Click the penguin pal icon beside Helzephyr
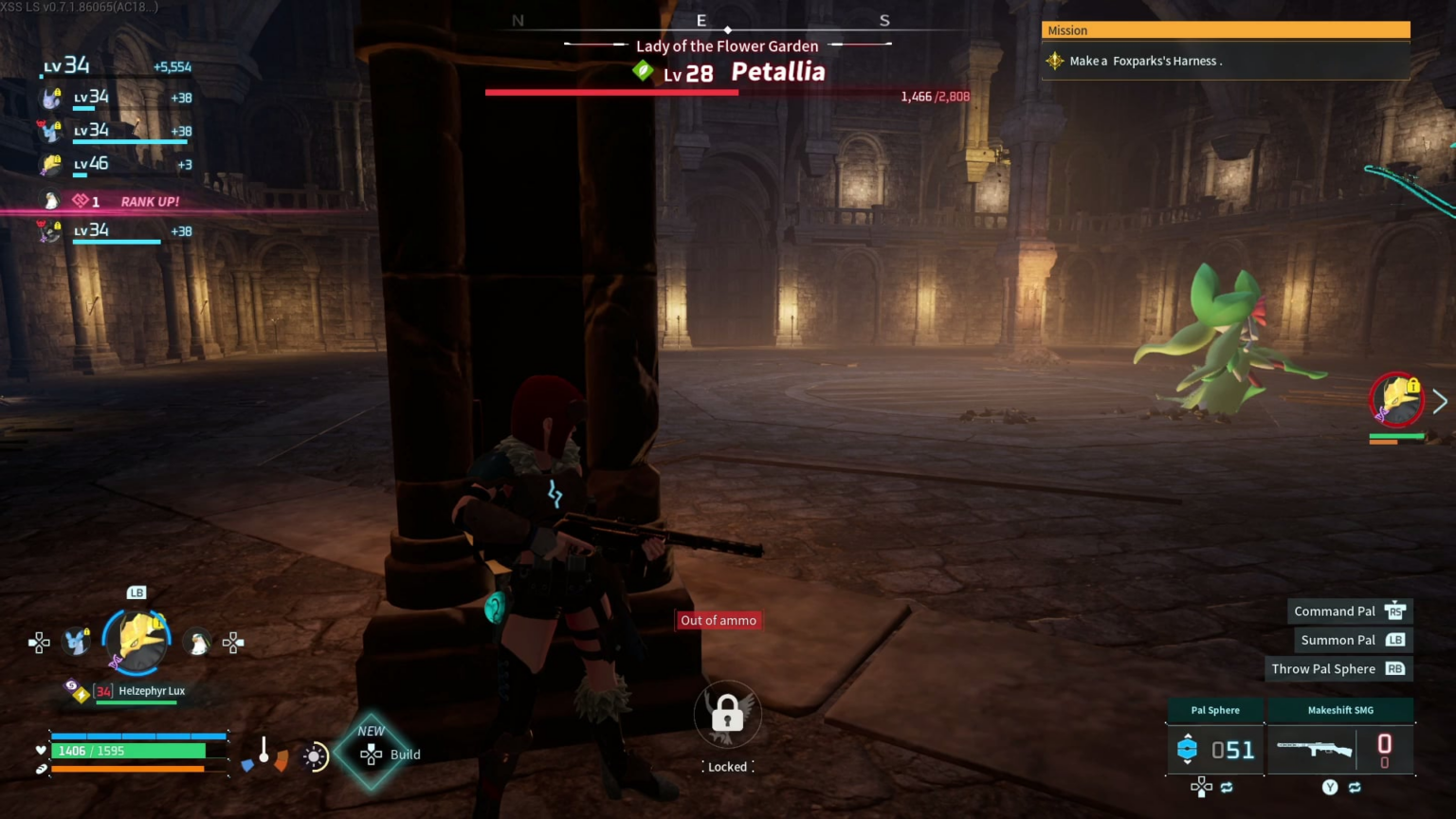The image size is (1456, 819). (198, 644)
